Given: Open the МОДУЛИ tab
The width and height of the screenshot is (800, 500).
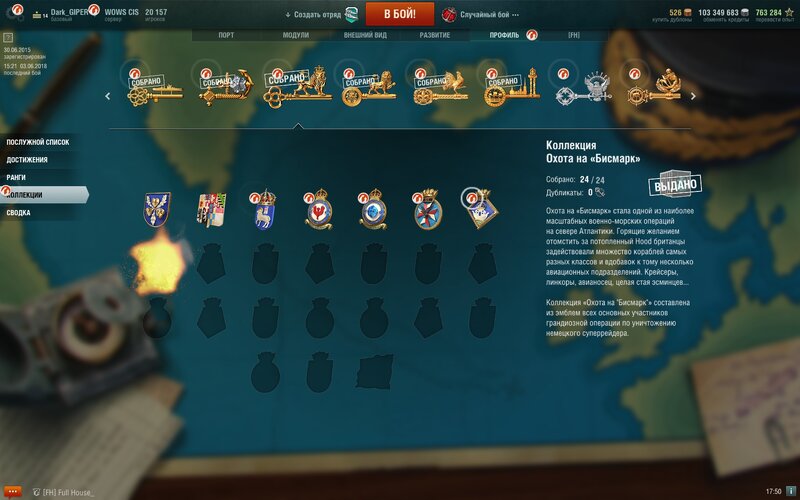Looking at the screenshot, I should (x=296, y=35).
